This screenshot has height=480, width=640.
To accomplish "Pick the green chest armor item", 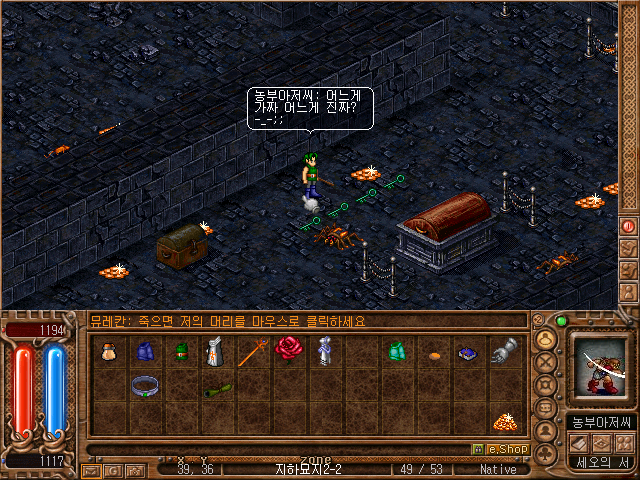I will (396, 350).
